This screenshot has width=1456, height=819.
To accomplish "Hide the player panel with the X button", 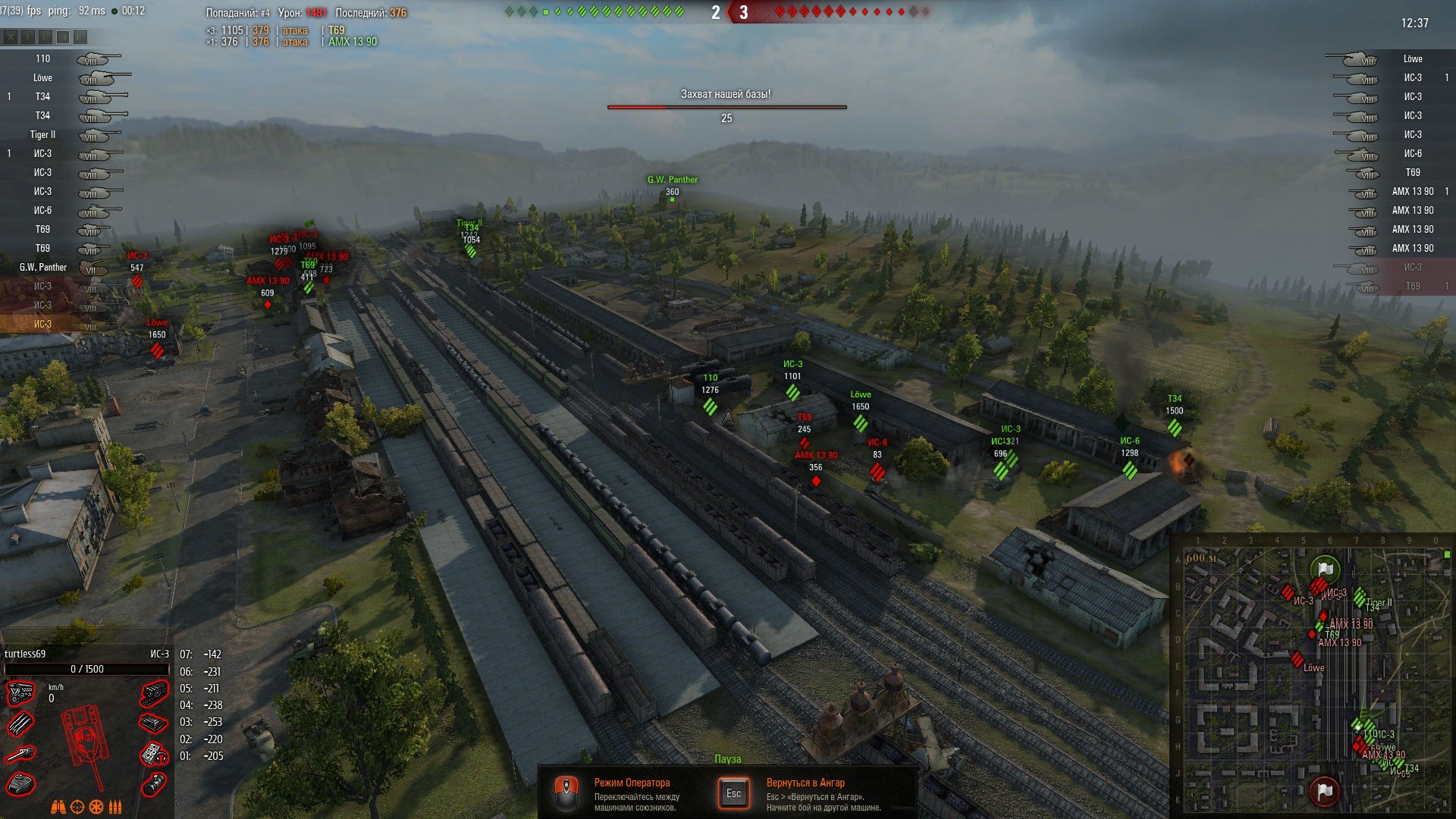I will pos(11,36).
